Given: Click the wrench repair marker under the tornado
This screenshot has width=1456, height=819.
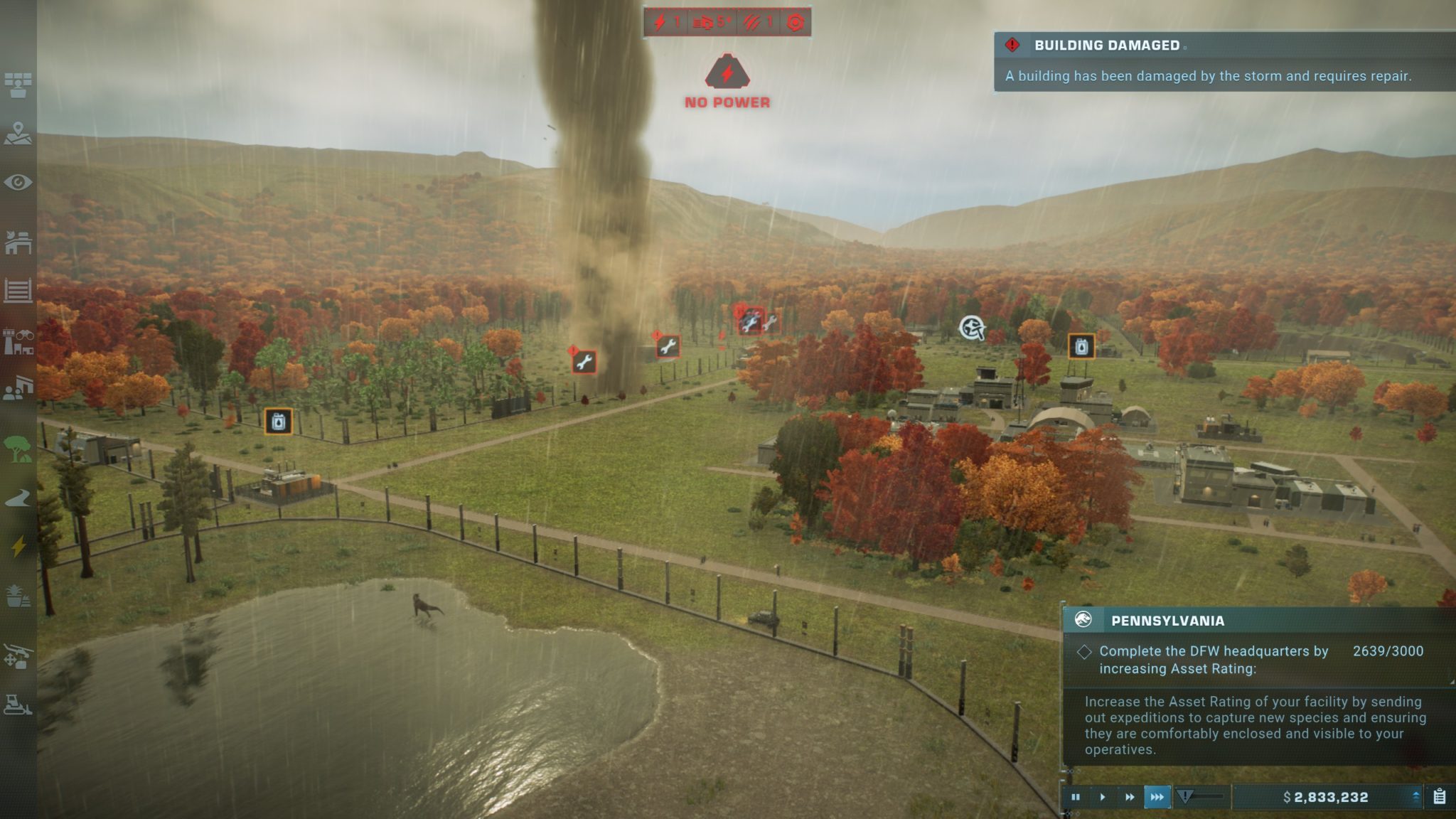Looking at the screenshot, I should coord(584,363).
